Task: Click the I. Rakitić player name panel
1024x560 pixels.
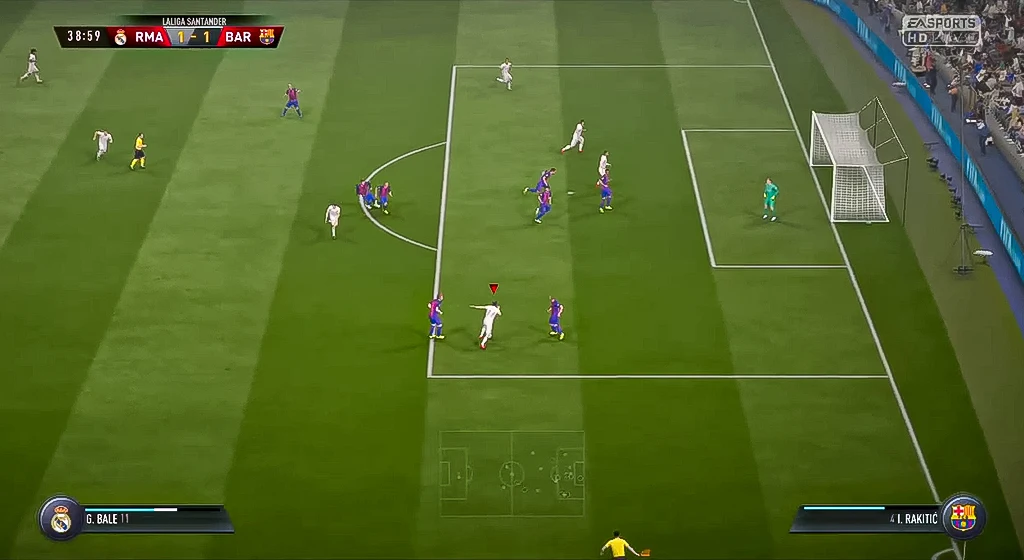Action: pyautogui.click(x=868, y=519)
